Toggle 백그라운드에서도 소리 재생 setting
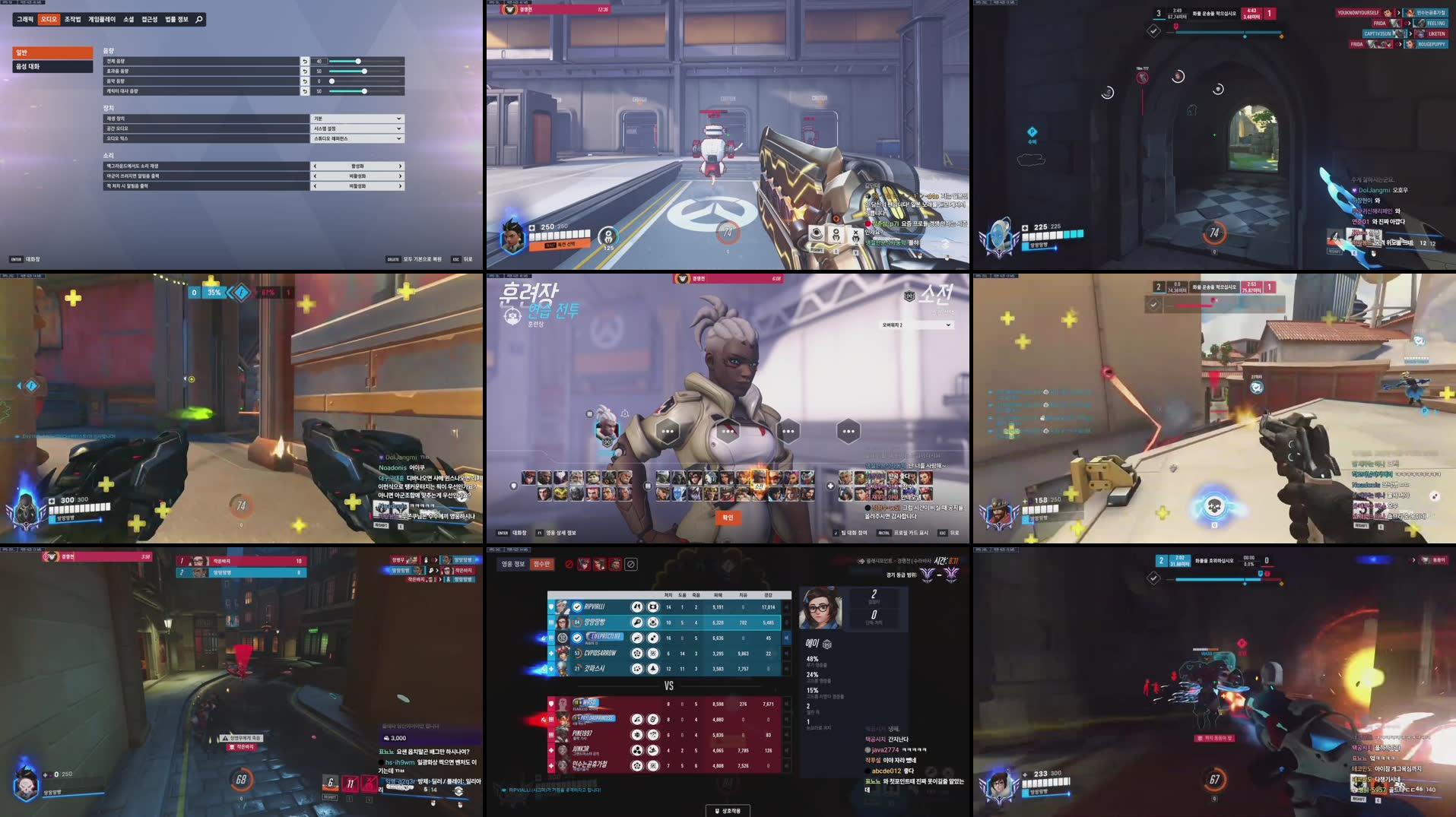This screenshot has width=1456, height=817. pos(358,166)
